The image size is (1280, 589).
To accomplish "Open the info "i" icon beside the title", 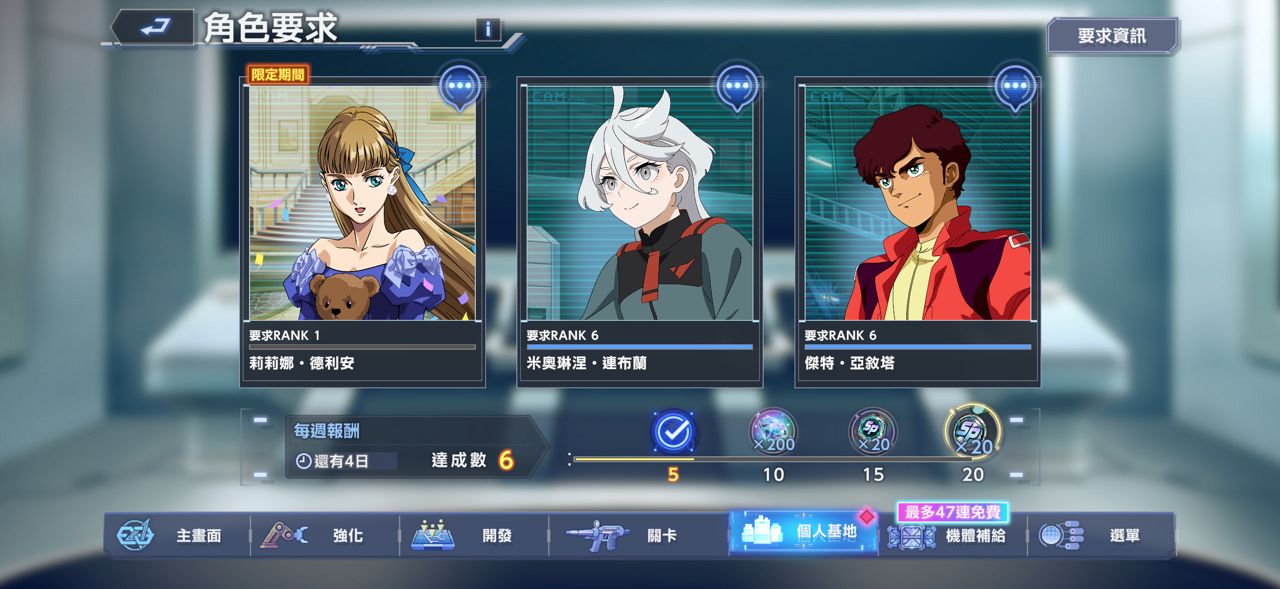I will [x=488, y=29].
